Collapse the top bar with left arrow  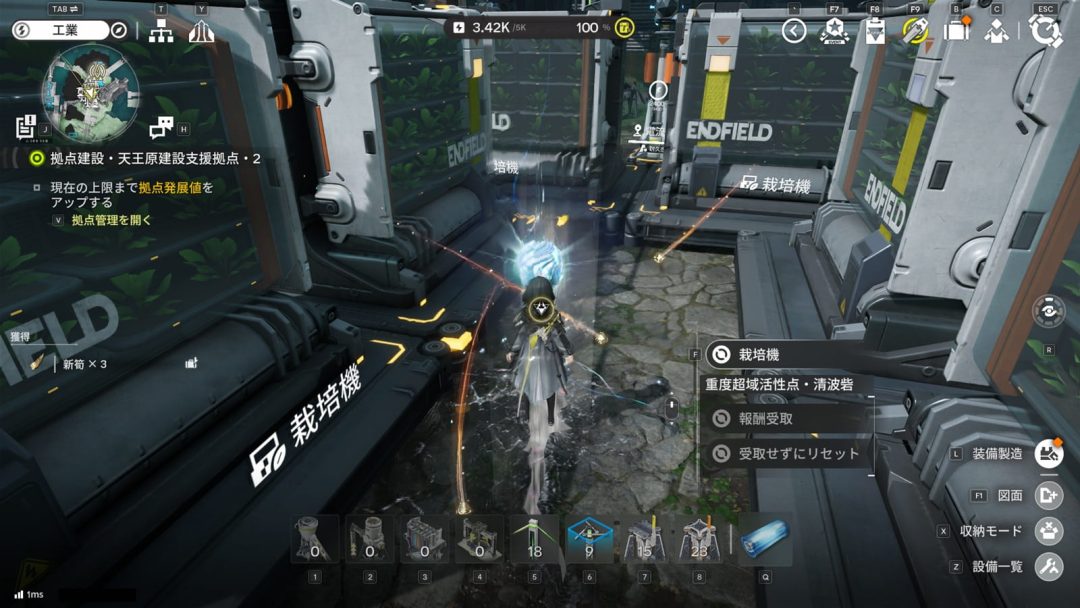[x=794, y=31]
